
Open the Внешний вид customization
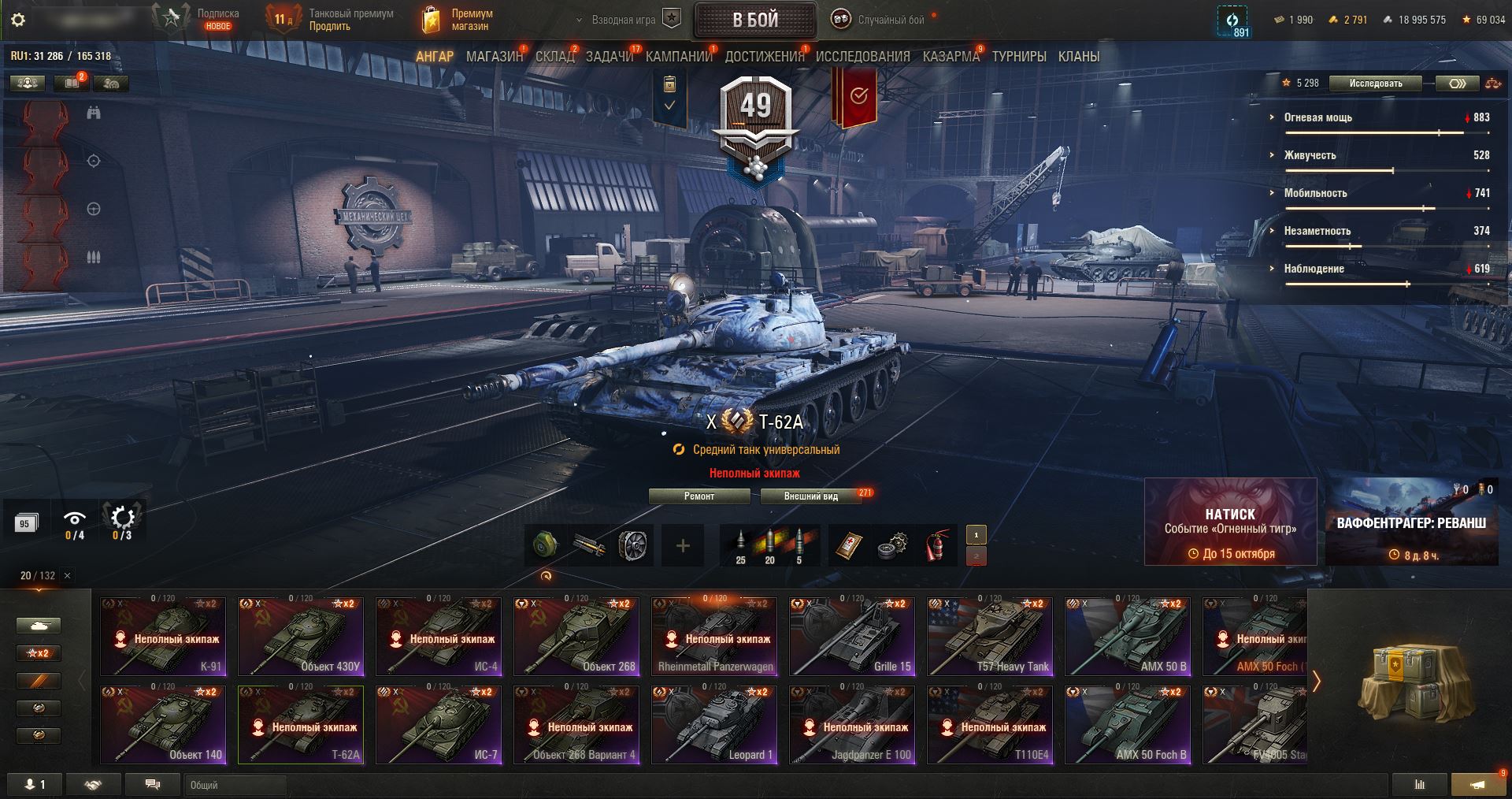(x=810, y=496)
